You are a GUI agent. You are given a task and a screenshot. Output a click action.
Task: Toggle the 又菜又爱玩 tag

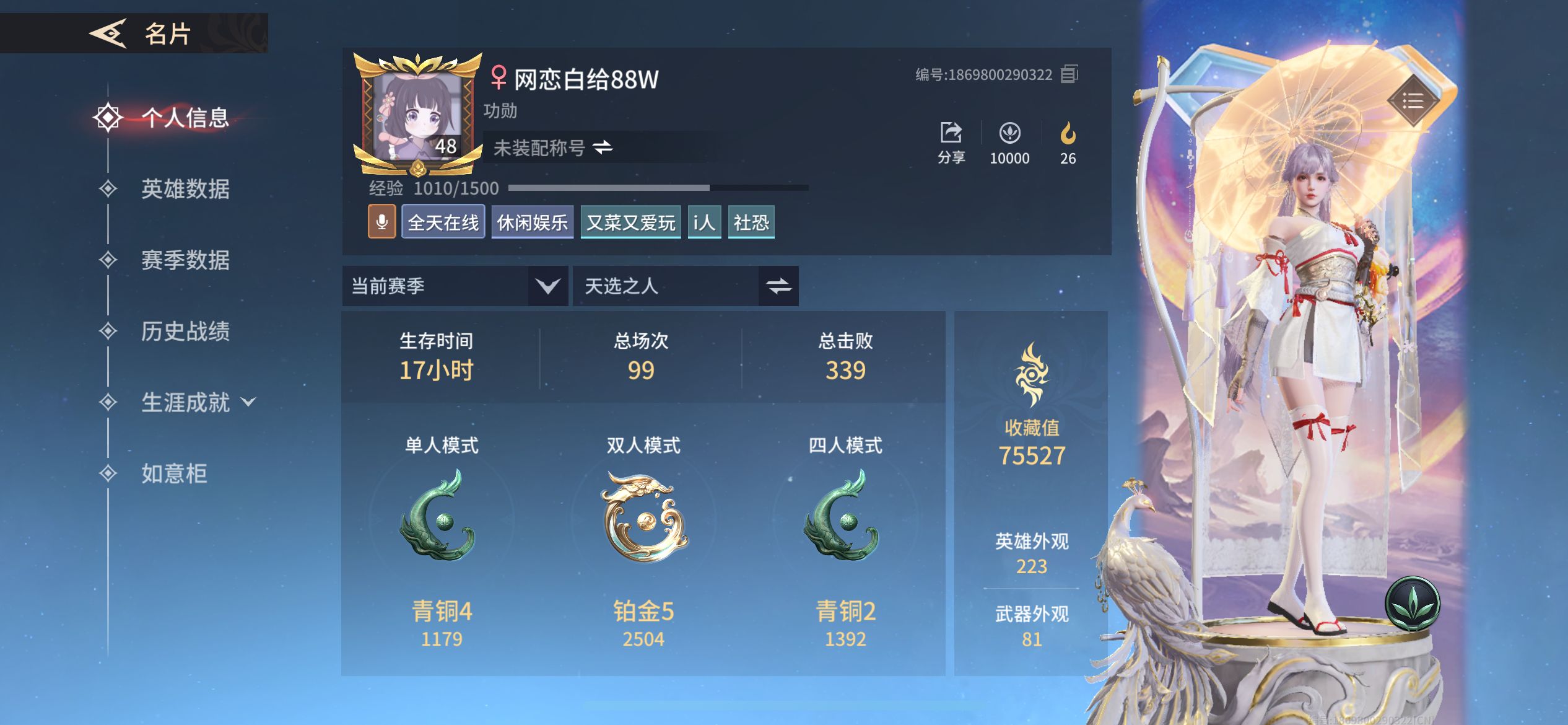click(630, 221)
